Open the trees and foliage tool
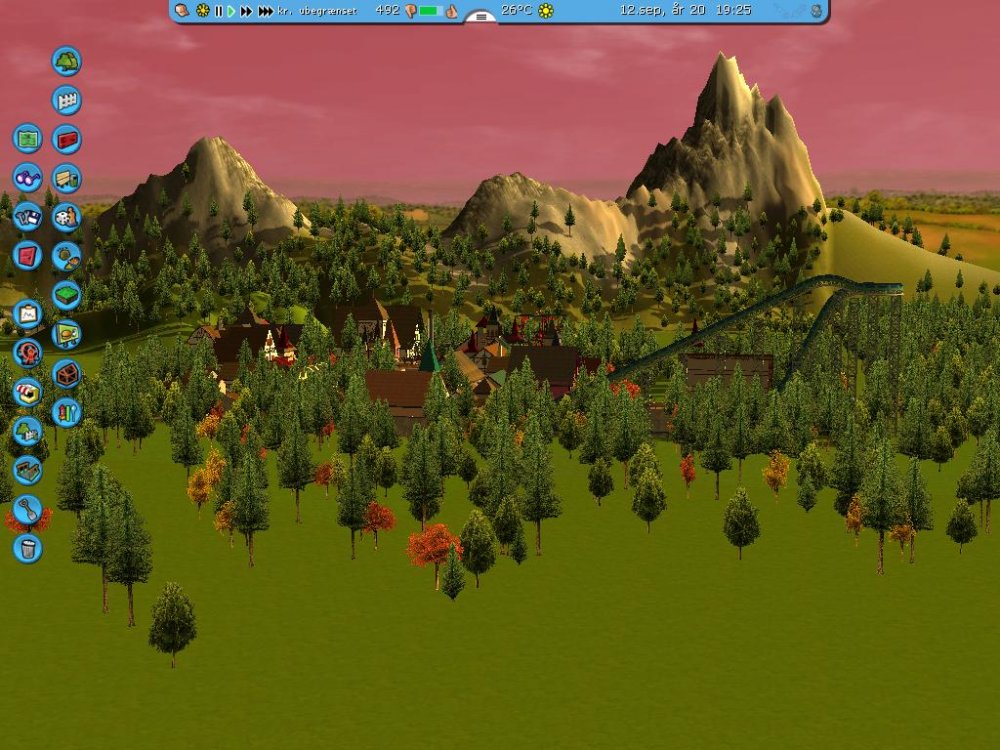The image size is (1000, 750). 66,61
